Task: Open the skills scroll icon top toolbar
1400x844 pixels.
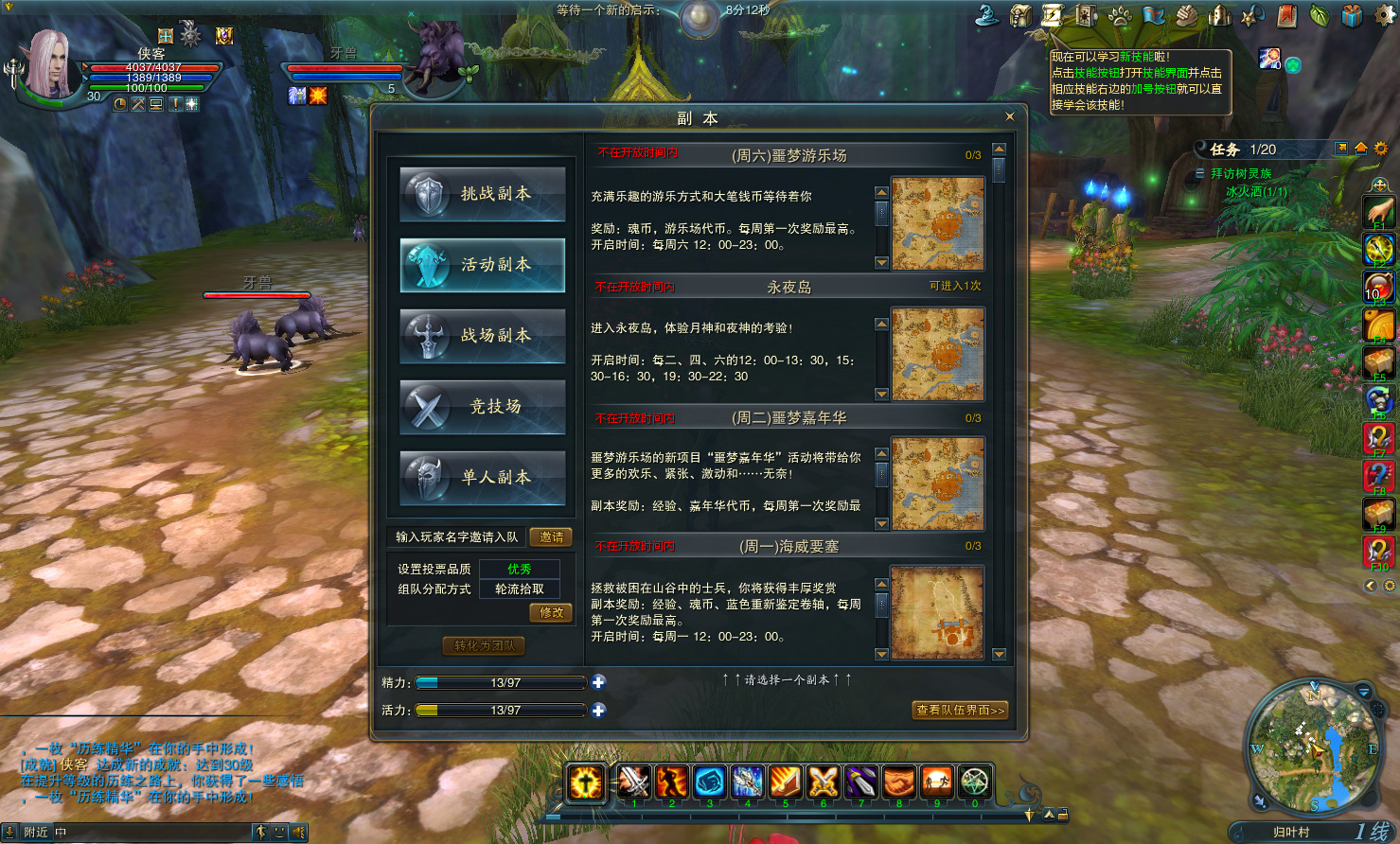Action: [1052, 15]
